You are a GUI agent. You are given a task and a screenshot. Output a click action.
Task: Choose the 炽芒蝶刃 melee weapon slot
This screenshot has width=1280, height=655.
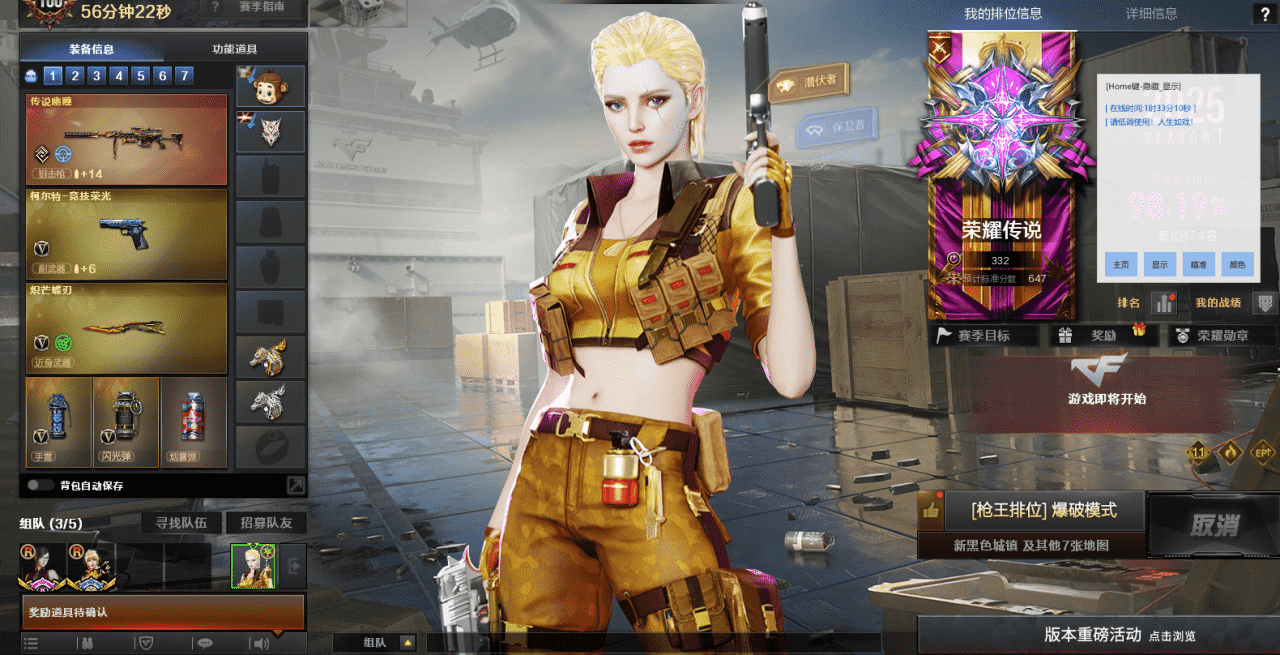click(x=127, y=328)
